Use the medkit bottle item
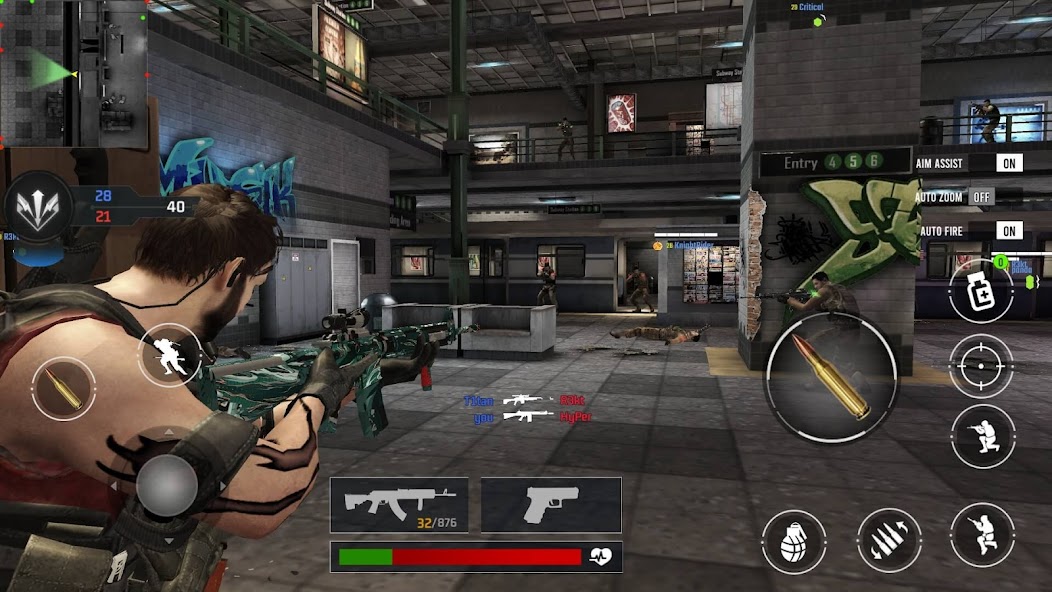This screenshot has height=592, width=1052. [x=980, y=292]
